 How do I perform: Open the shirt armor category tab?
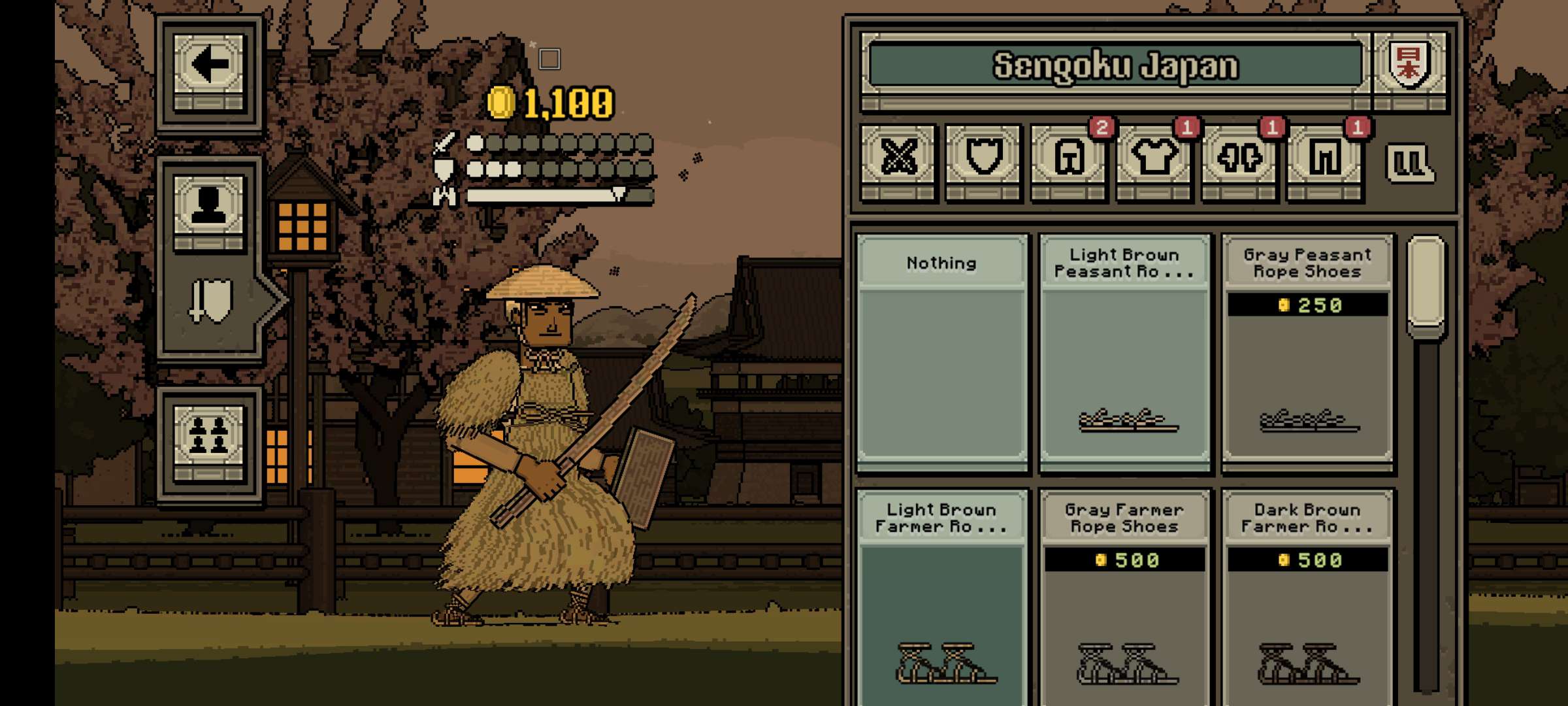click(x=1154, y=158)
